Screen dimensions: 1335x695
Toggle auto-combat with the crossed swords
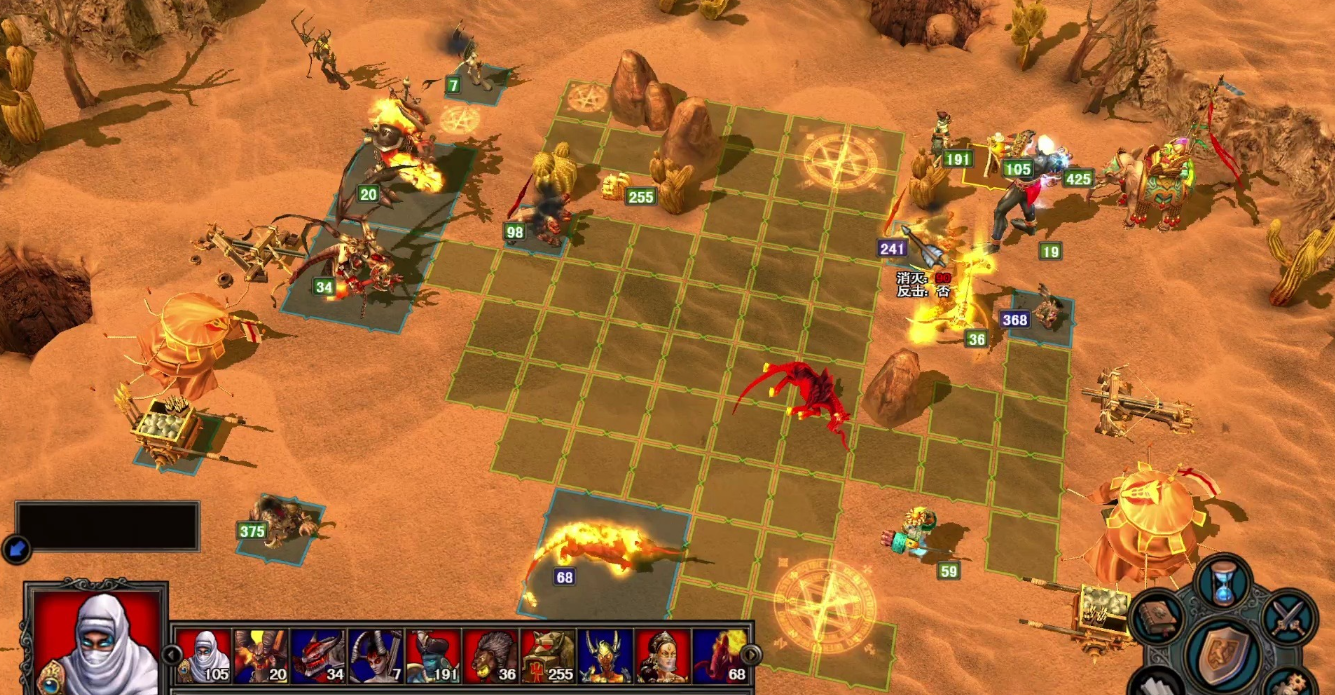point(1289,617)
